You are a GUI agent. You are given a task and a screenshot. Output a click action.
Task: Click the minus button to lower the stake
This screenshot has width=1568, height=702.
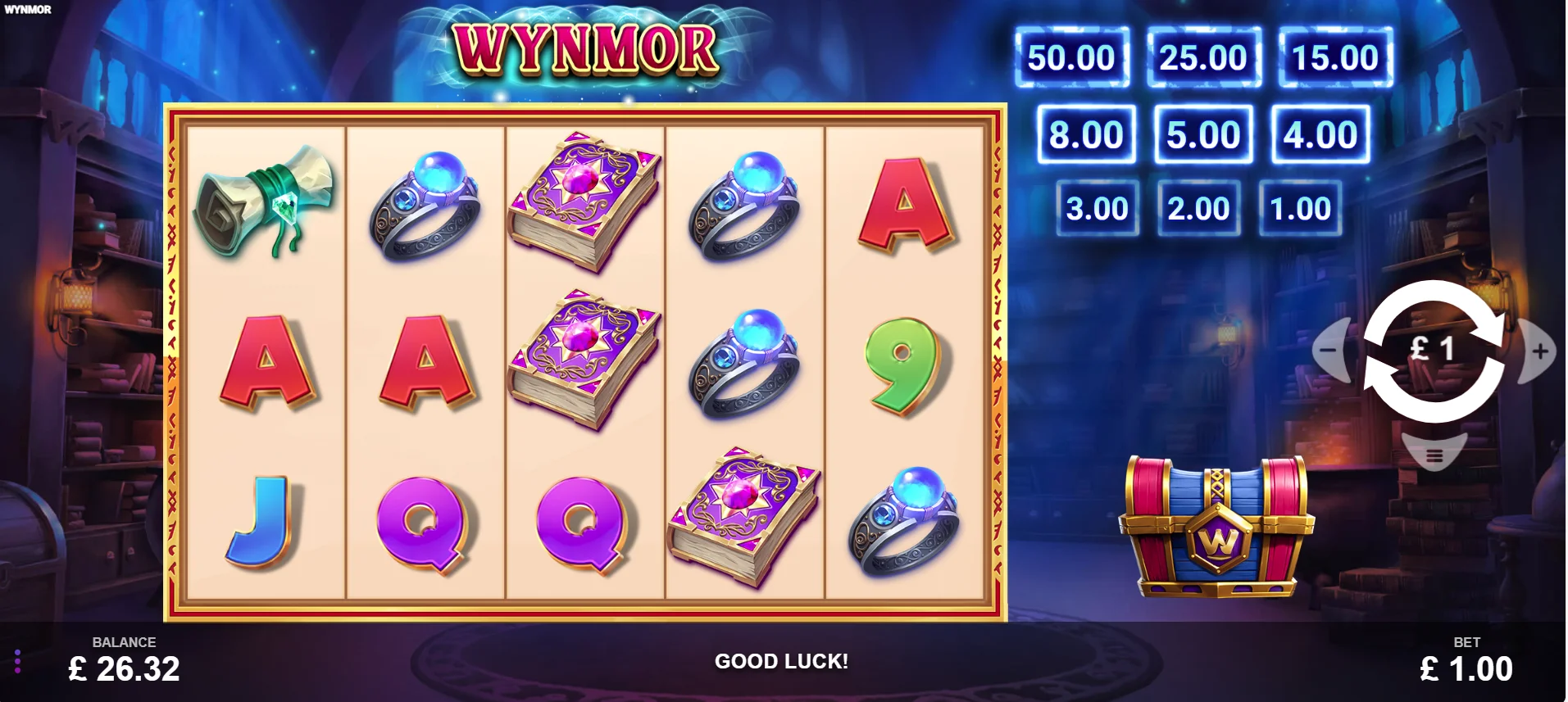(1331, 351)
